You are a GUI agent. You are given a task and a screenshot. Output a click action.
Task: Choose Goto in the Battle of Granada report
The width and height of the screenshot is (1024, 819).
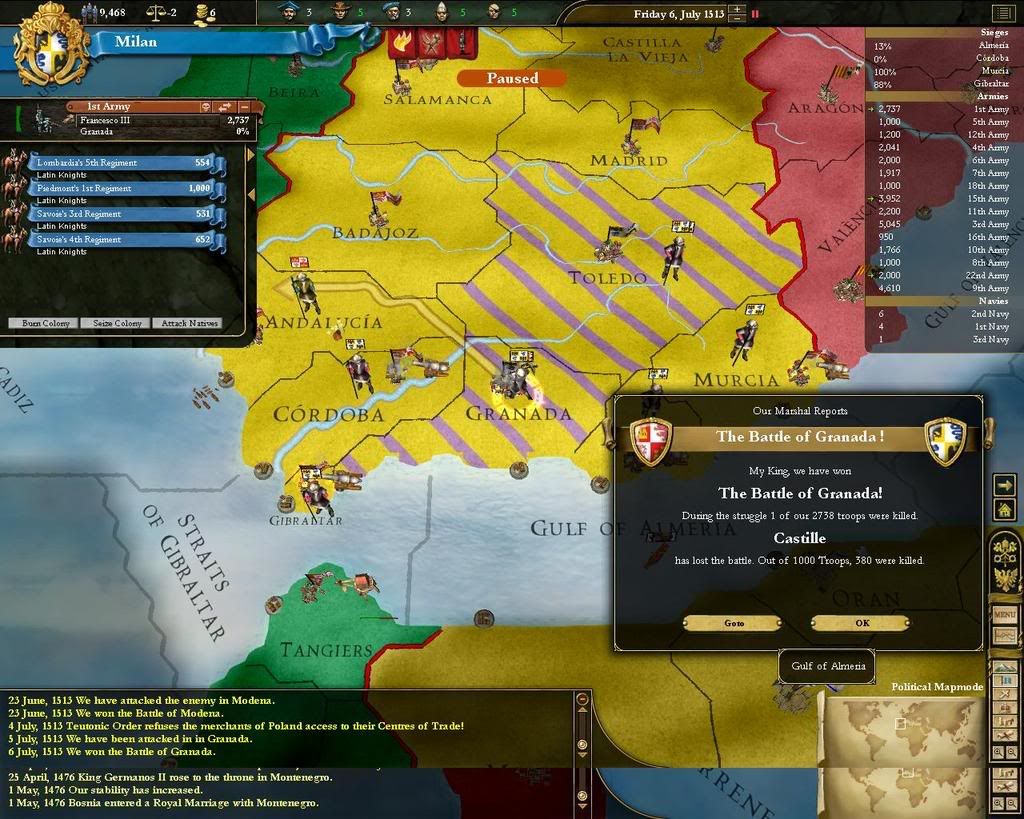click(x=733, y=622)
